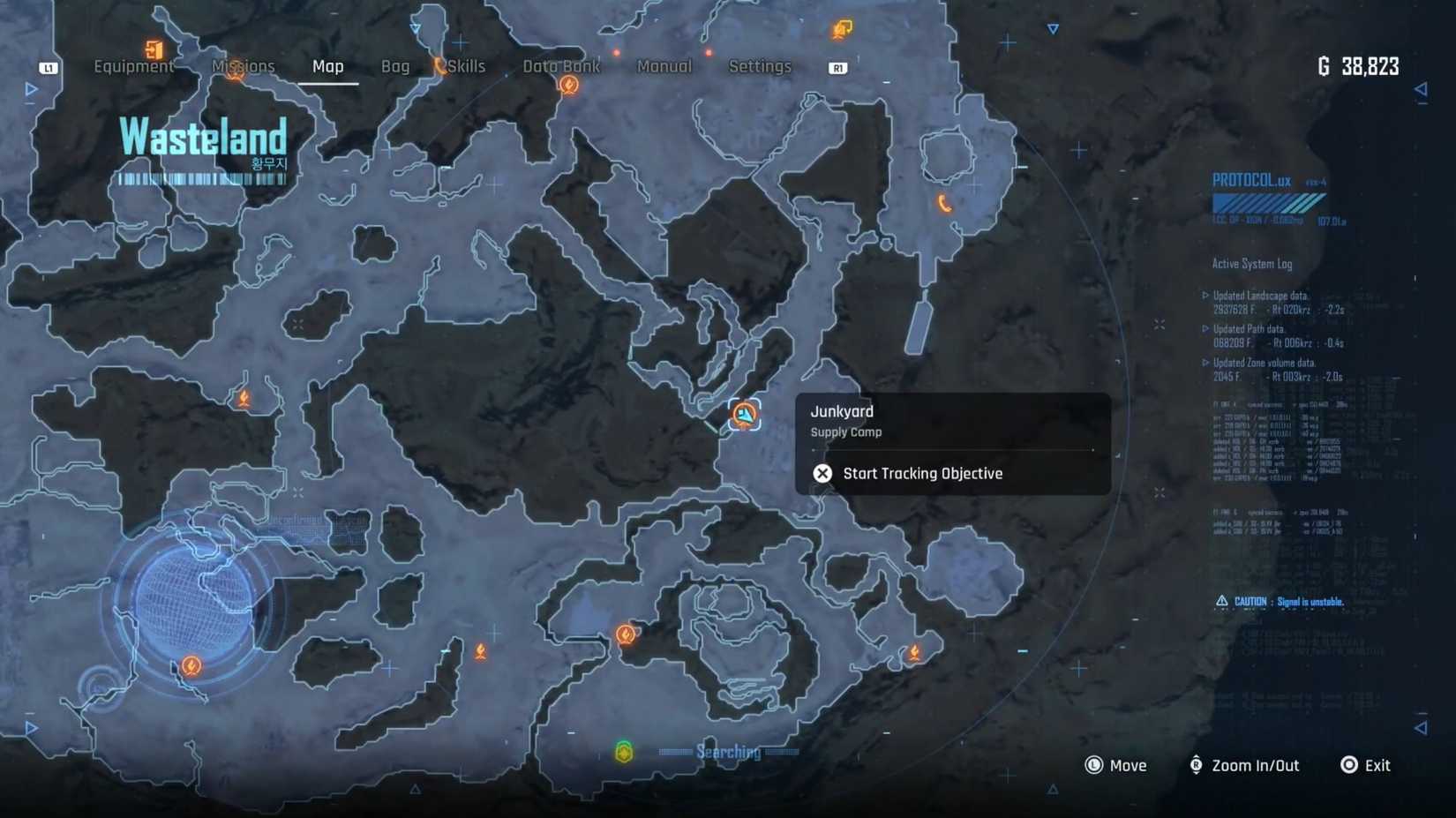Screen dimensions: 1456x818
Task: Start Tracking Objective for the Junkyard
Action: click(x=923, y=473)
